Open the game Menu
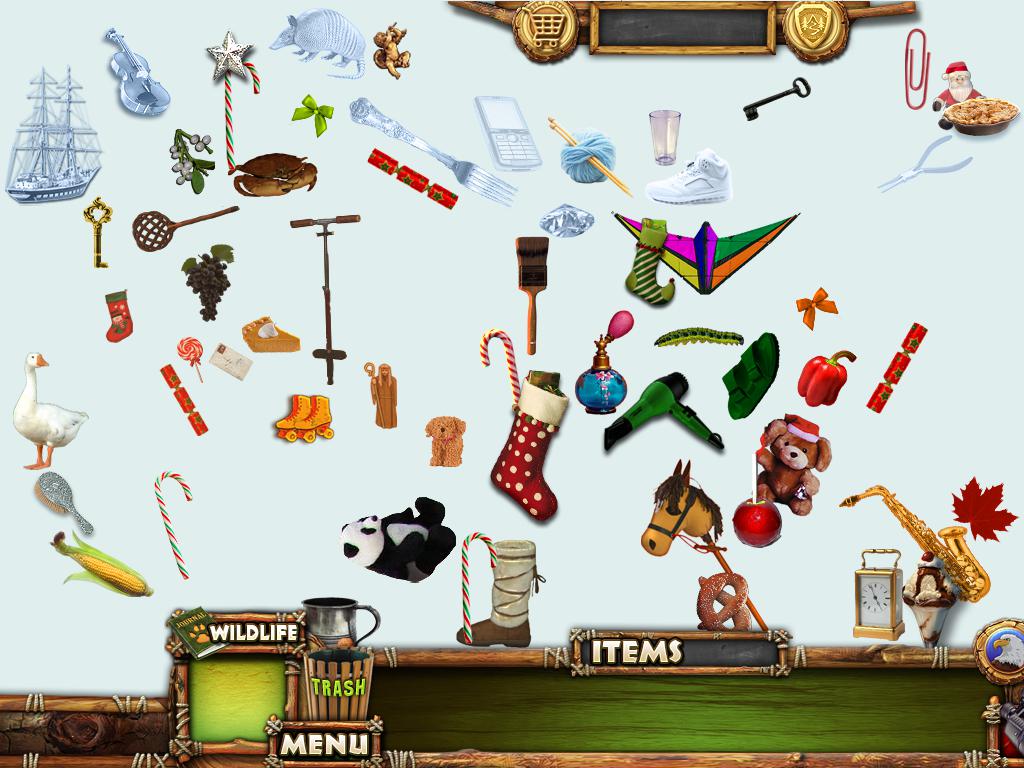This screenshot has height=768, width=1024. coord(323,744)
